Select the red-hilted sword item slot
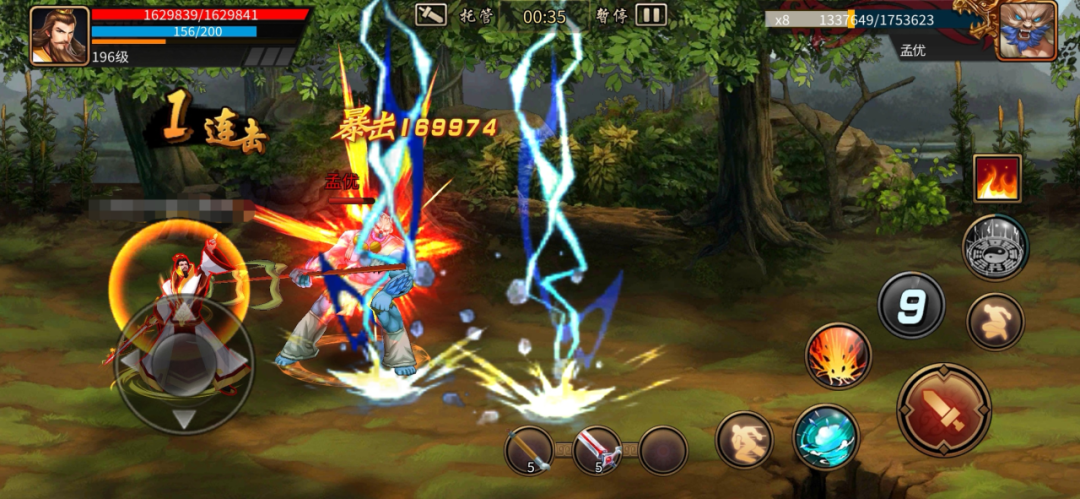Image resolution: width=1080 pixels, height=499 pixels. pos(596,450)
